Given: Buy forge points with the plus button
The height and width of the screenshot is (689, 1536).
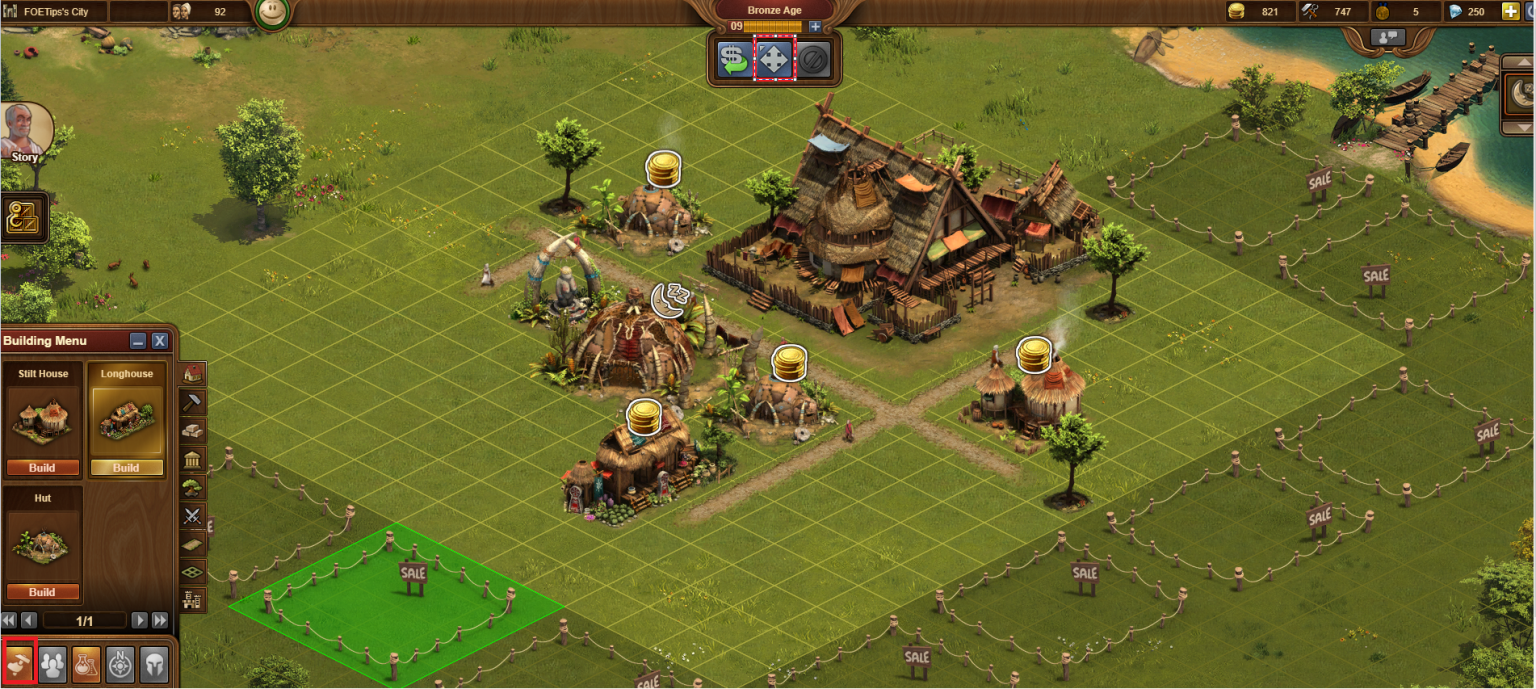Looking at the screenshot, I should tap(815, 26).
